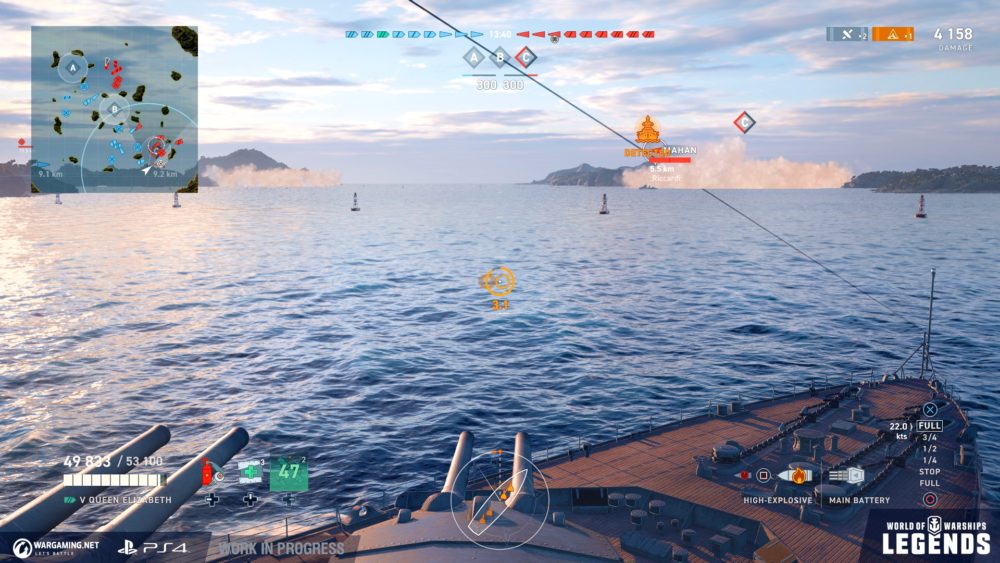
Task: Select capture point B on the minimap
Action: (x=115, y=109)
